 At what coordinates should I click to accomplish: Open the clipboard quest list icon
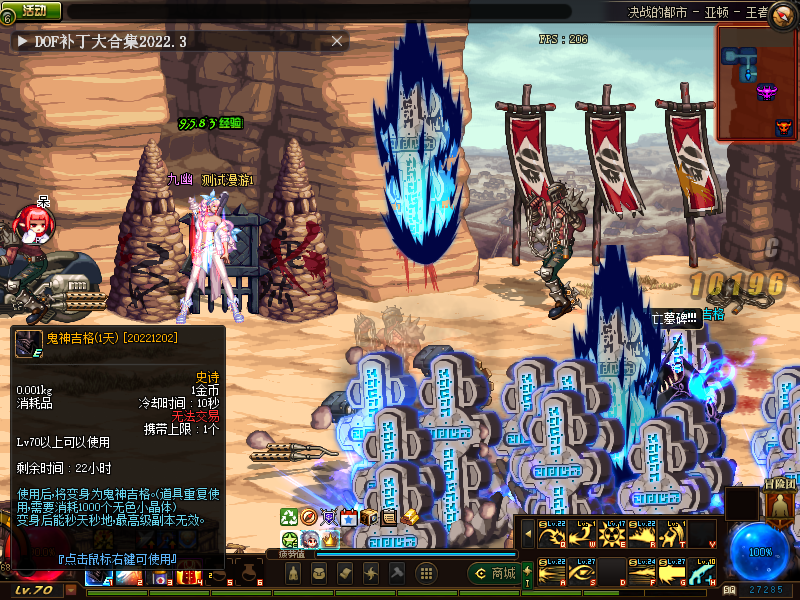[x=389, y=517]
